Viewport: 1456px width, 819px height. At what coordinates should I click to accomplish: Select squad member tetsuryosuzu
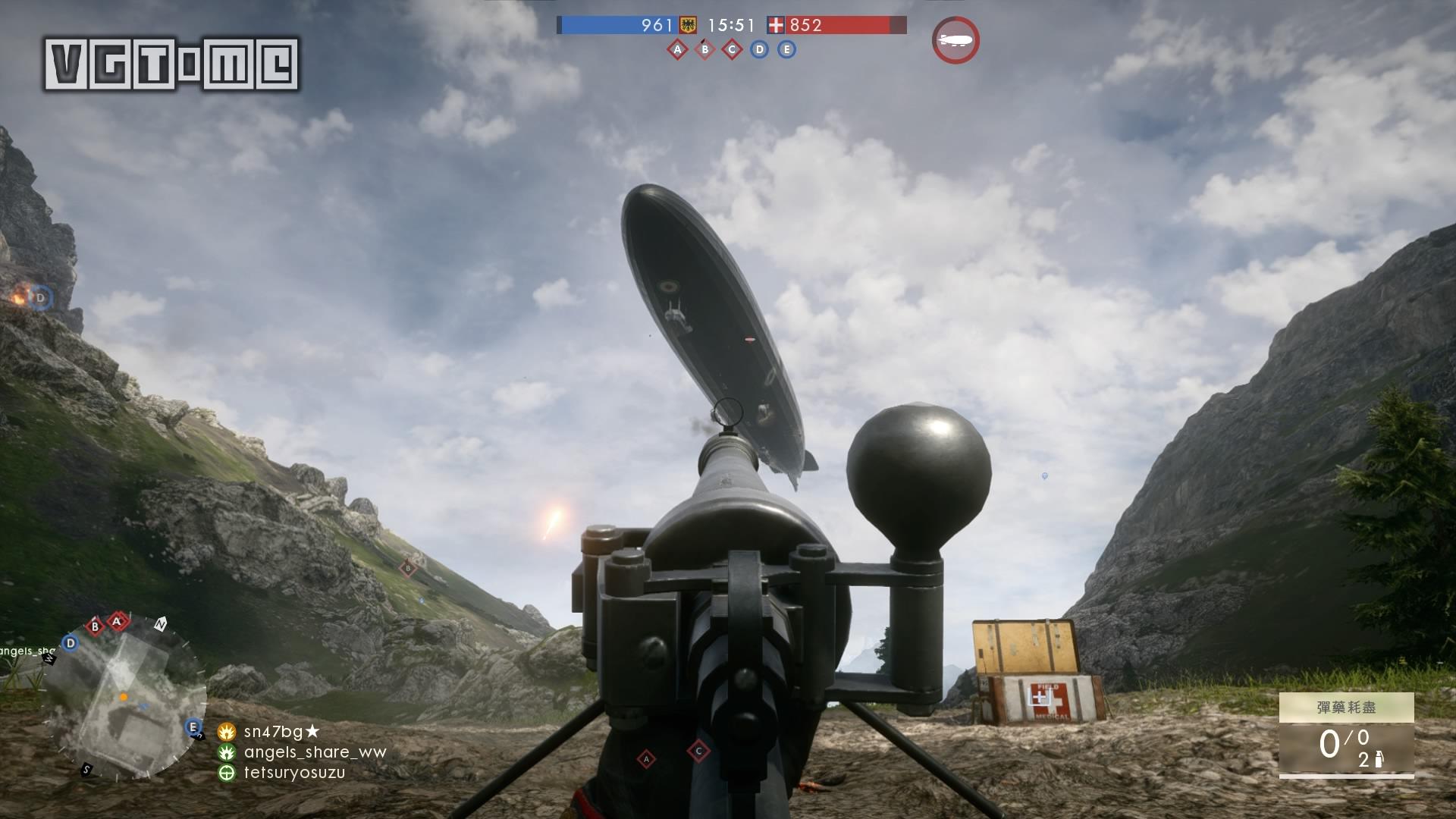293,773
